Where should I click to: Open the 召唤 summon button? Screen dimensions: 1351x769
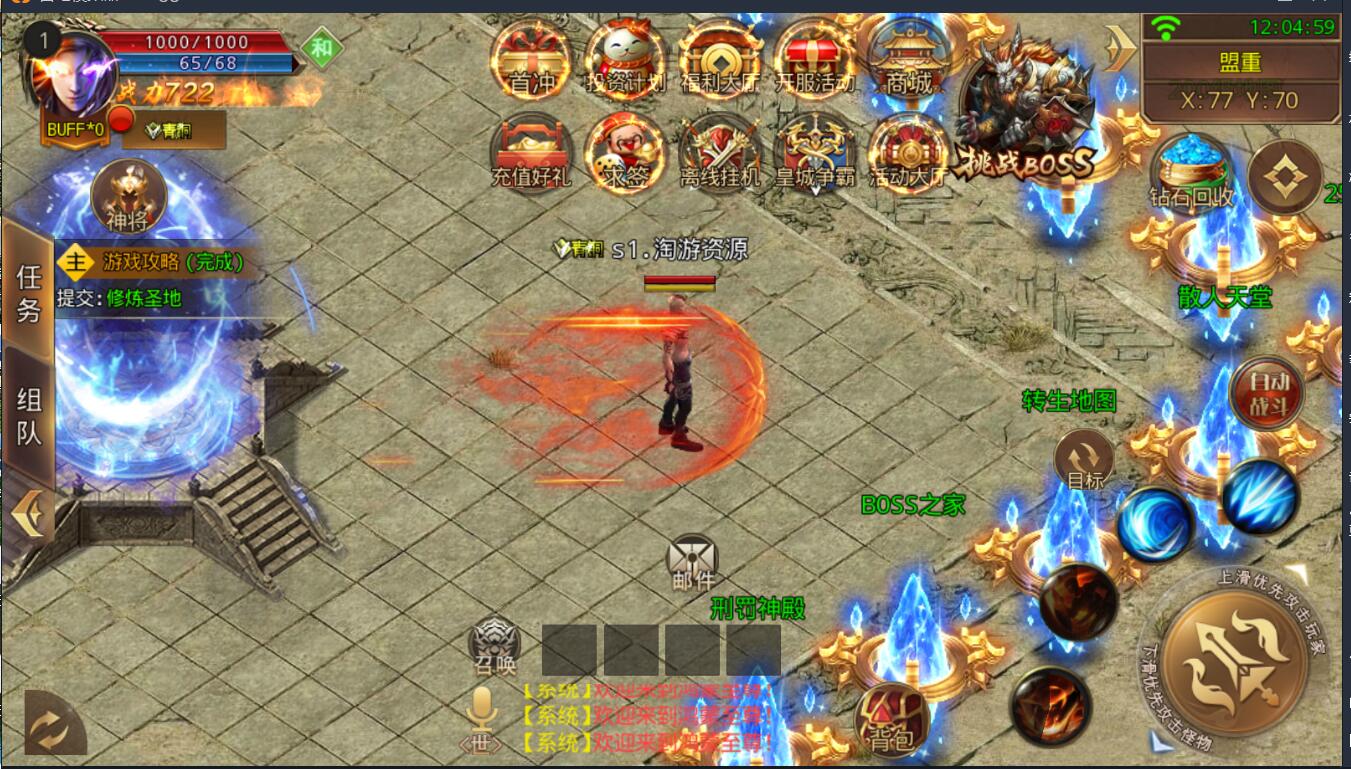(x=495, y=645)
